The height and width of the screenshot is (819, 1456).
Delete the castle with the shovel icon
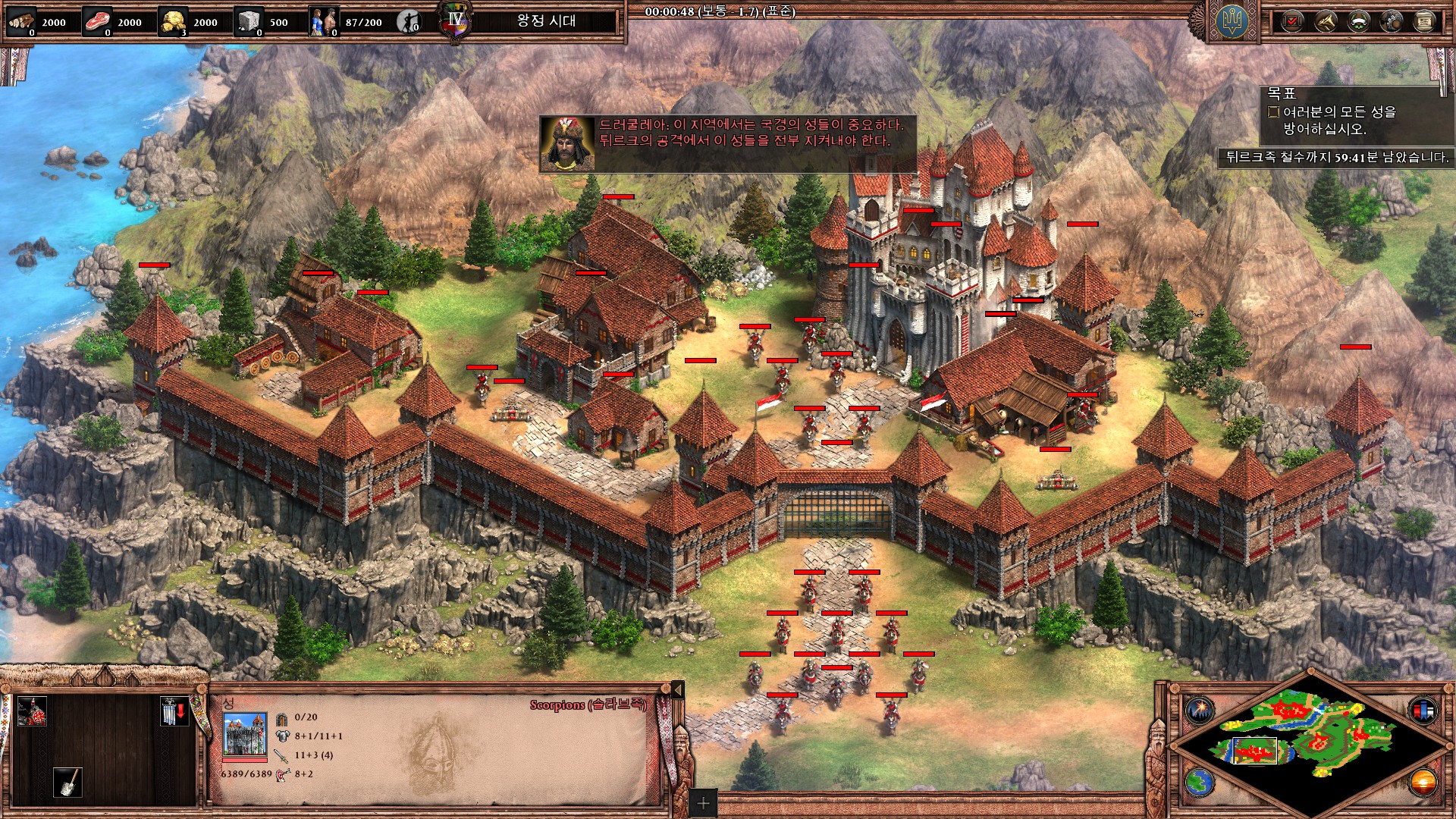click(x=67, y=782)
